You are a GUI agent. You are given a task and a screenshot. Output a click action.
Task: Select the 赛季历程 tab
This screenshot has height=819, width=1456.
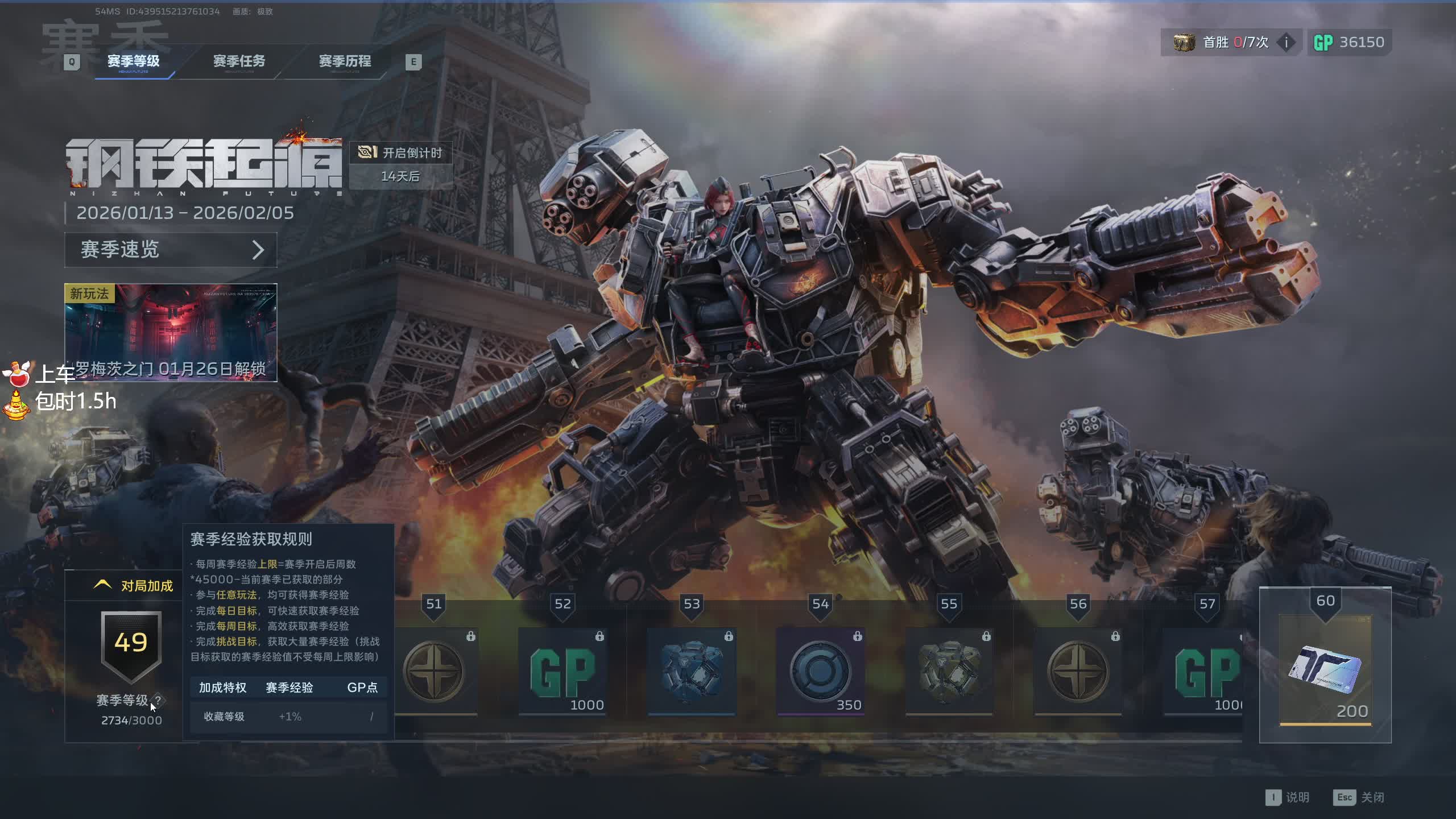coord(345,61)
